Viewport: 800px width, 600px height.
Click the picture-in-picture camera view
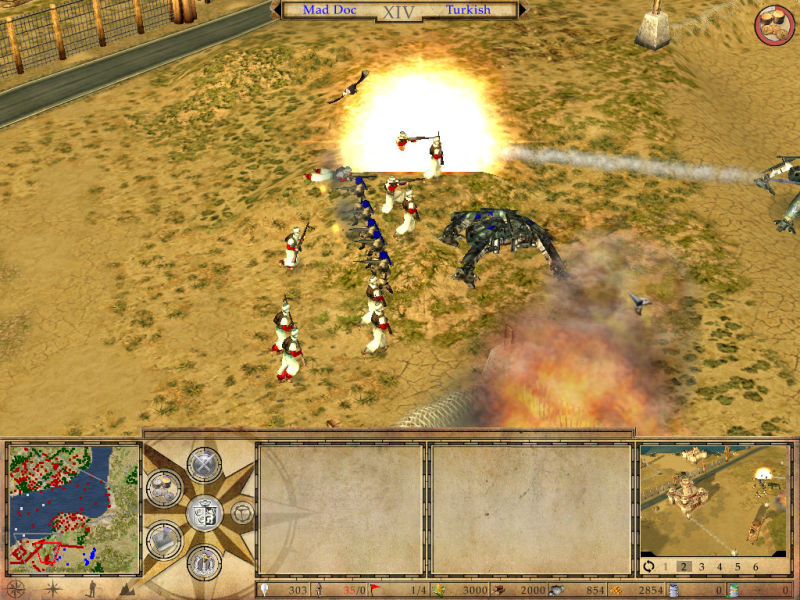[x=714, y=499]
